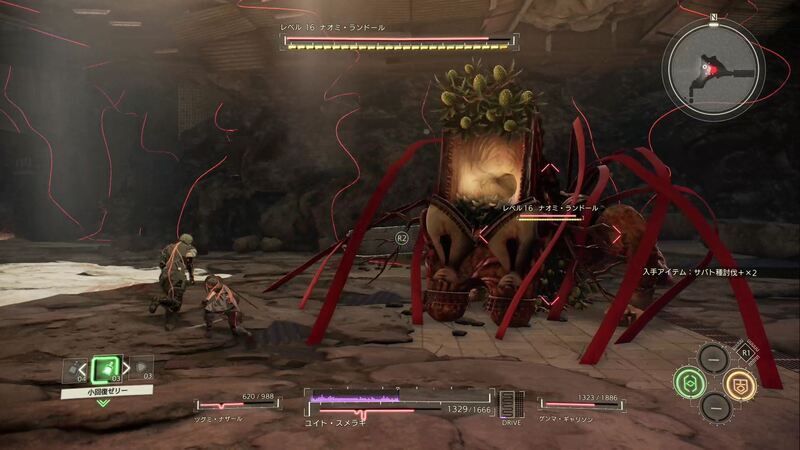Activate the orange shield SAS ability icon

point(740,381)
